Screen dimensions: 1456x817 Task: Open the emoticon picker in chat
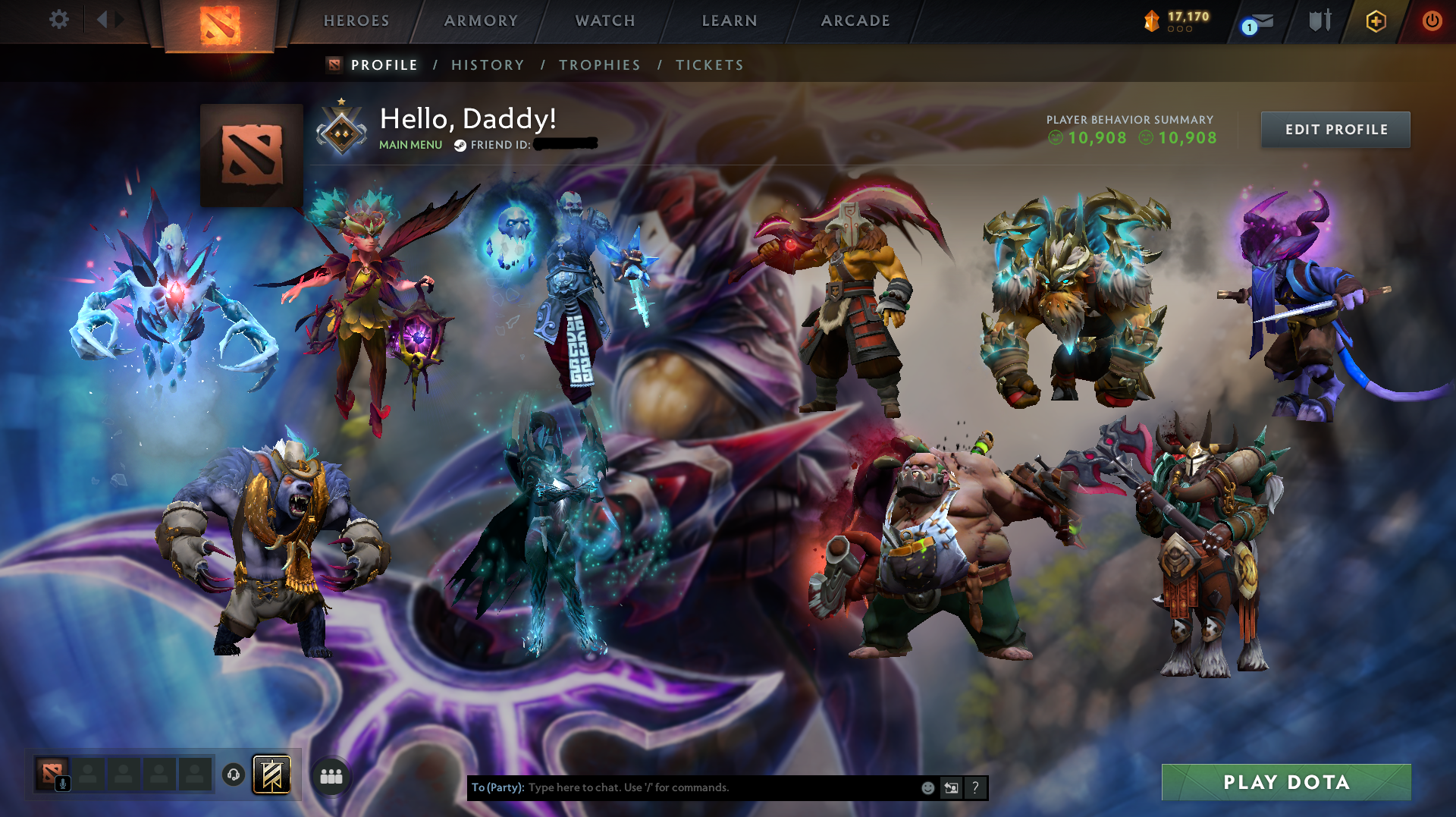[927, 787]
